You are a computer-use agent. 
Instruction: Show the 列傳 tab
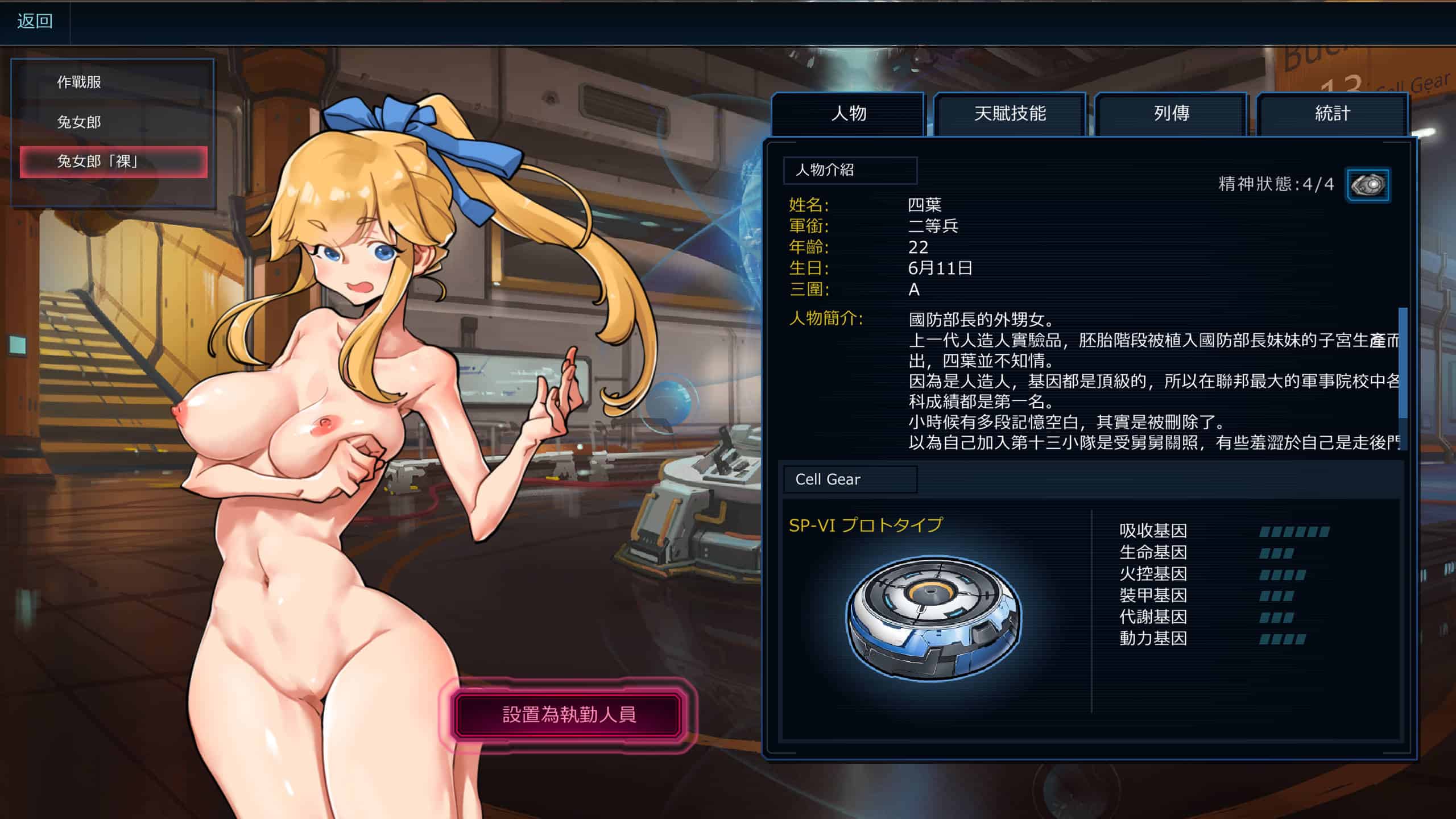click(1171, 114)
